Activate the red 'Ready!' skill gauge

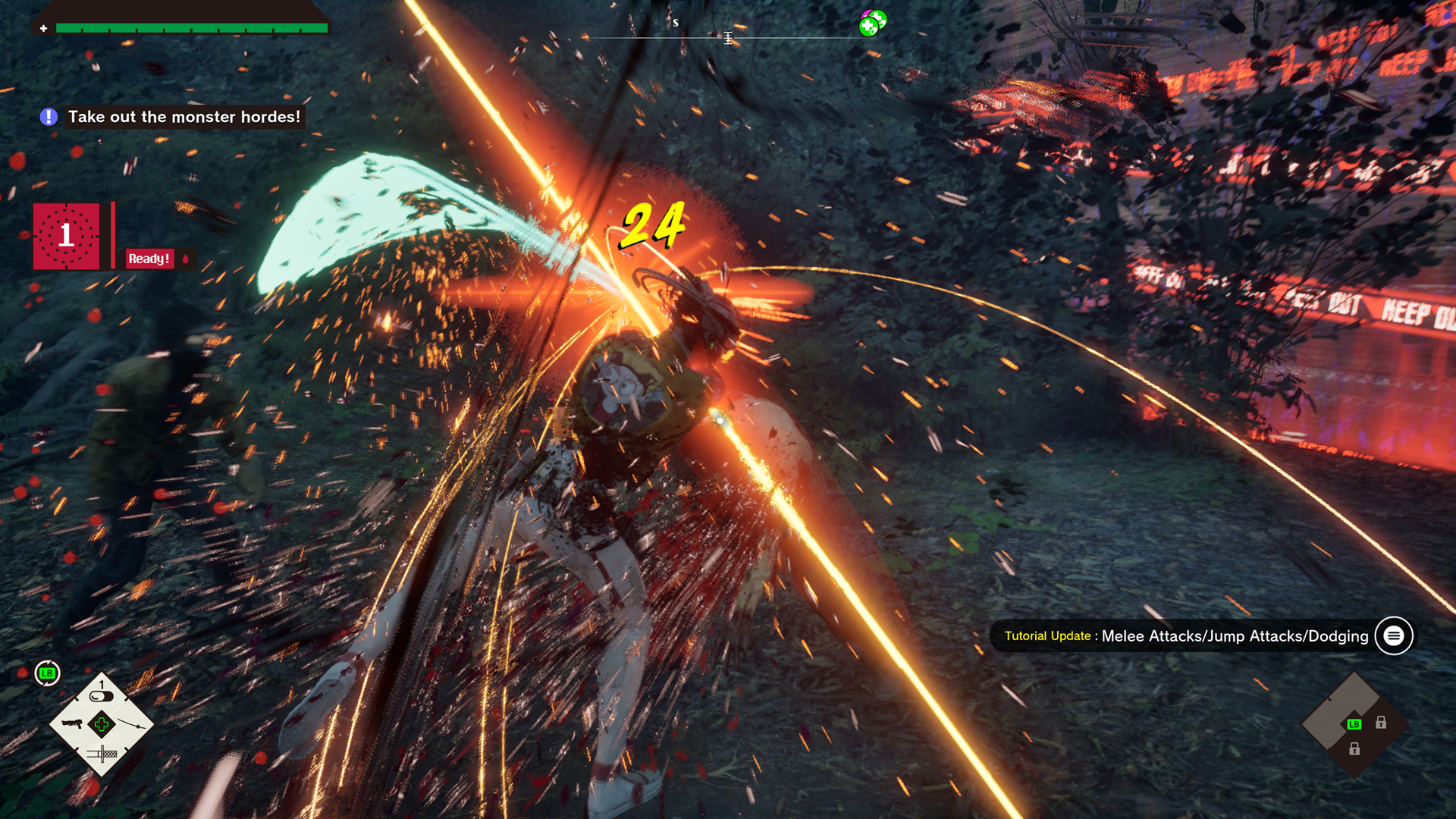coord(149,259)
